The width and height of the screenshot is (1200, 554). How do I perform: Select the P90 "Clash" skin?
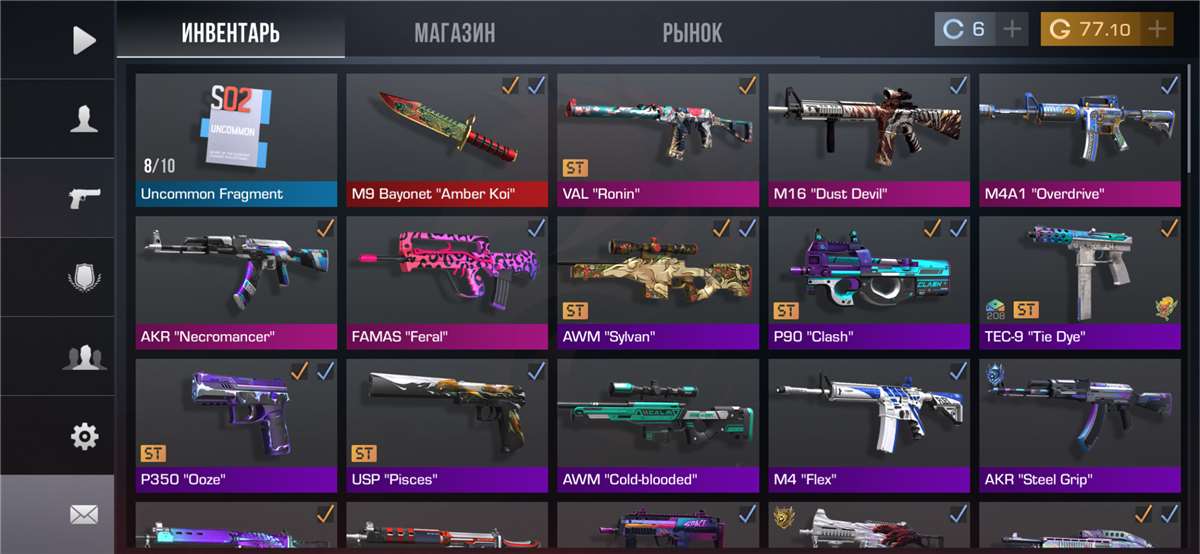[x=869, y=283]
